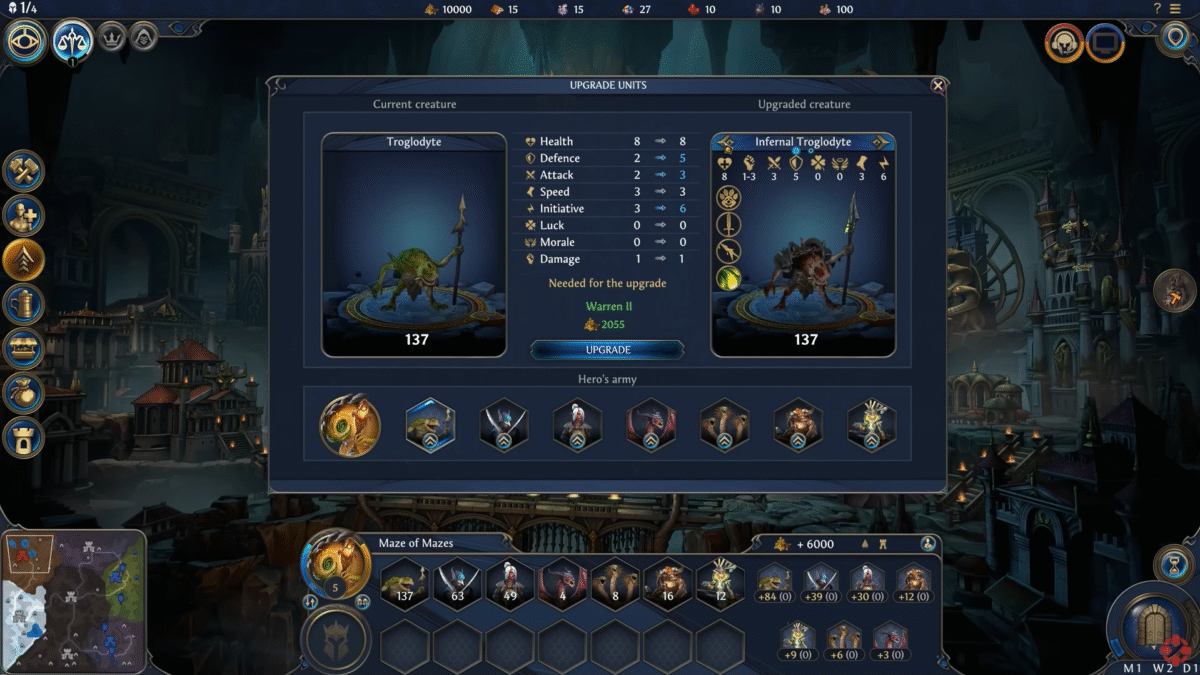Choose the gold serpent hero portrait in Hero's army
The height and width of the screenshot is (675, 1200).
click(350, 425)
